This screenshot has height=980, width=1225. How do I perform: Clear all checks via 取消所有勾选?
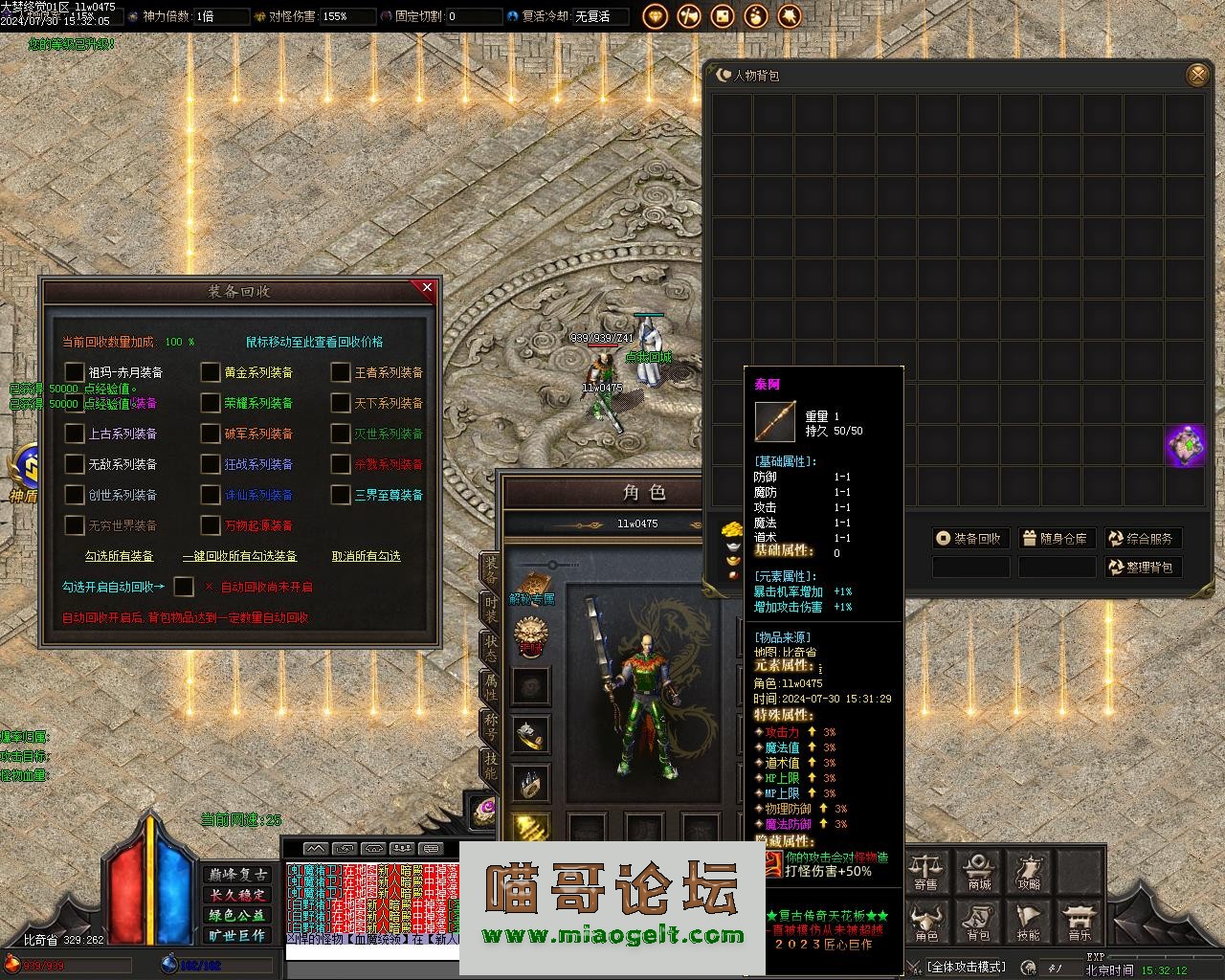[x=366, y=556]
